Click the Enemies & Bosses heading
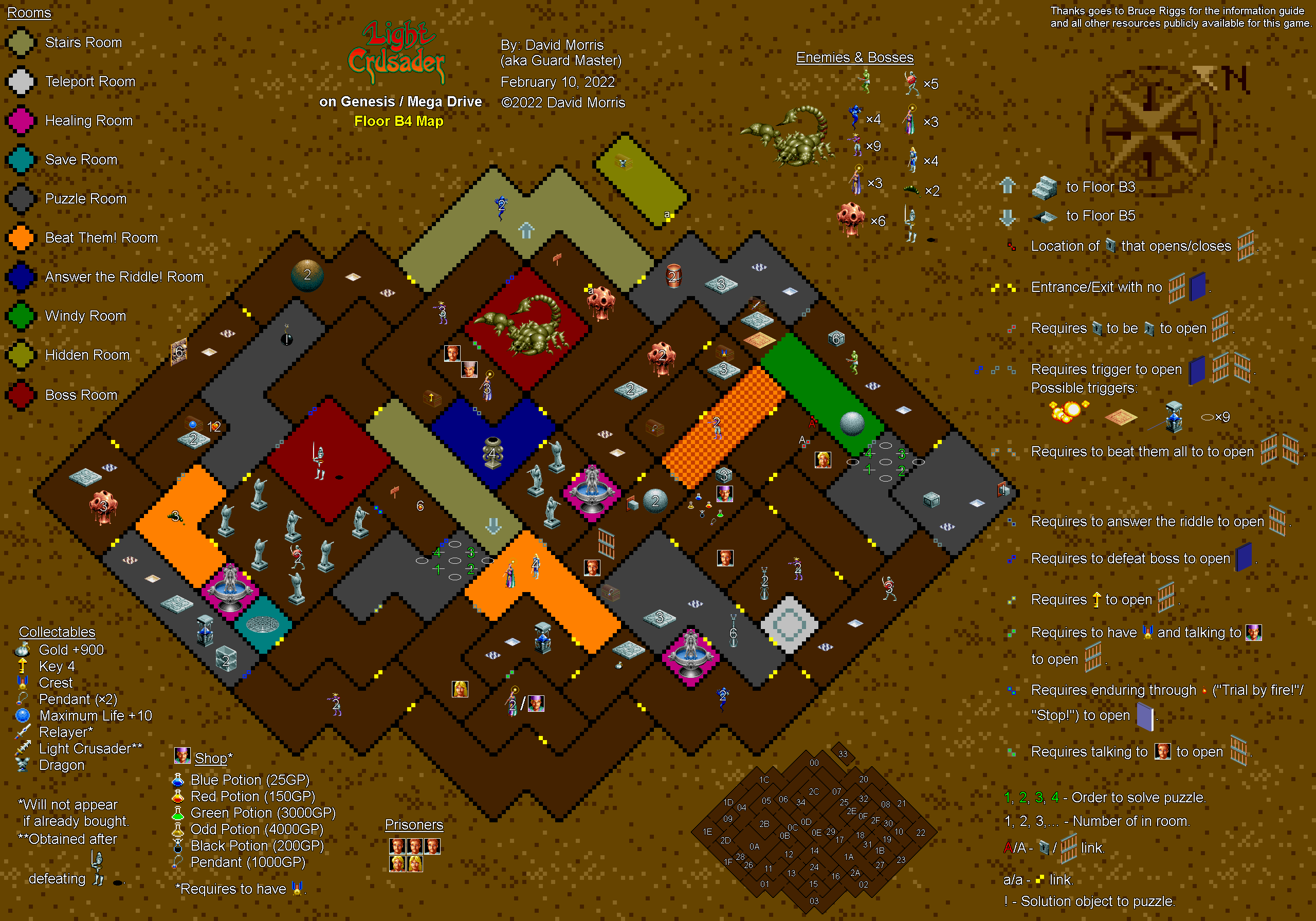 click(854, 58)
